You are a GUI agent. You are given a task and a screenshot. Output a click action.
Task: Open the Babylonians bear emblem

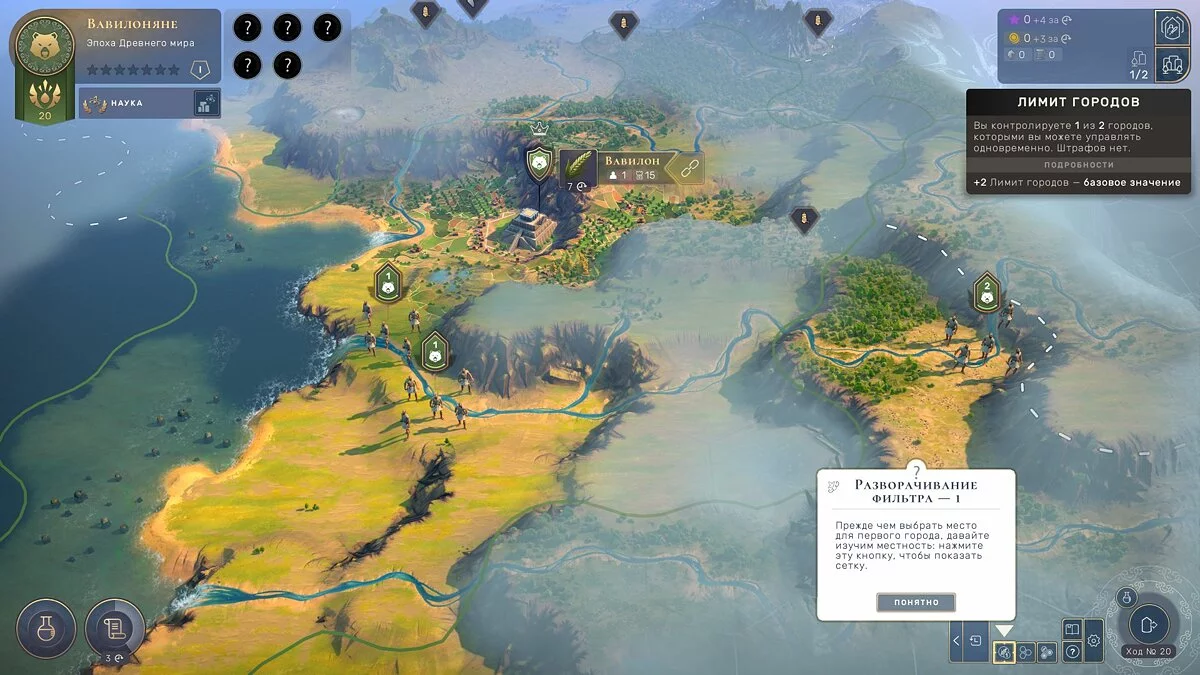point(44,48)
